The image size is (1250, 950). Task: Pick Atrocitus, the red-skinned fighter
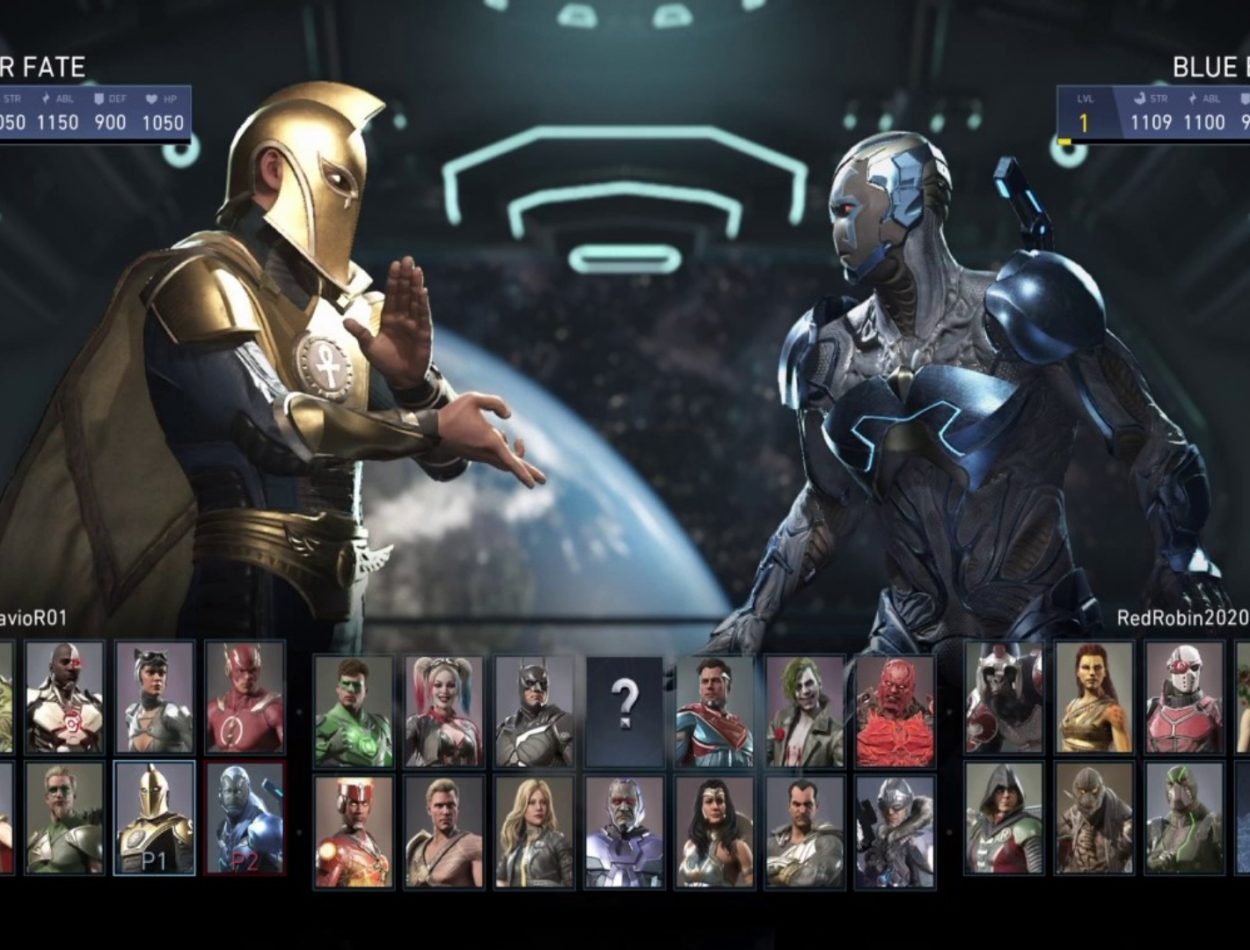coord(895,711)
